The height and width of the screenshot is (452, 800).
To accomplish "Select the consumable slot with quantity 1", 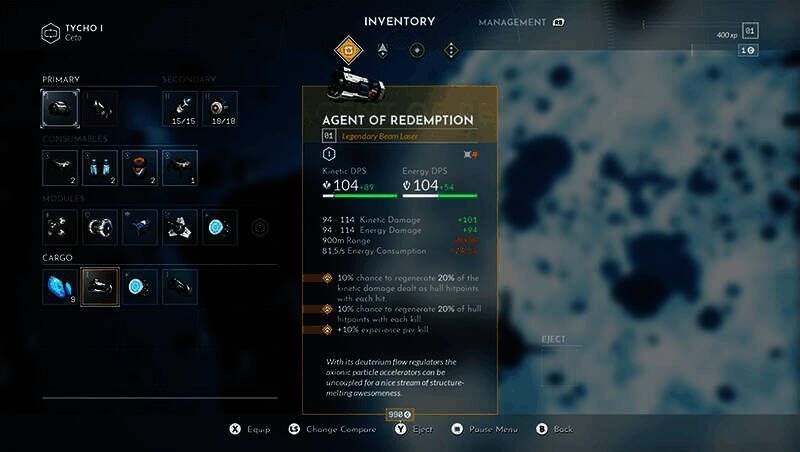I will pos(180,168).
